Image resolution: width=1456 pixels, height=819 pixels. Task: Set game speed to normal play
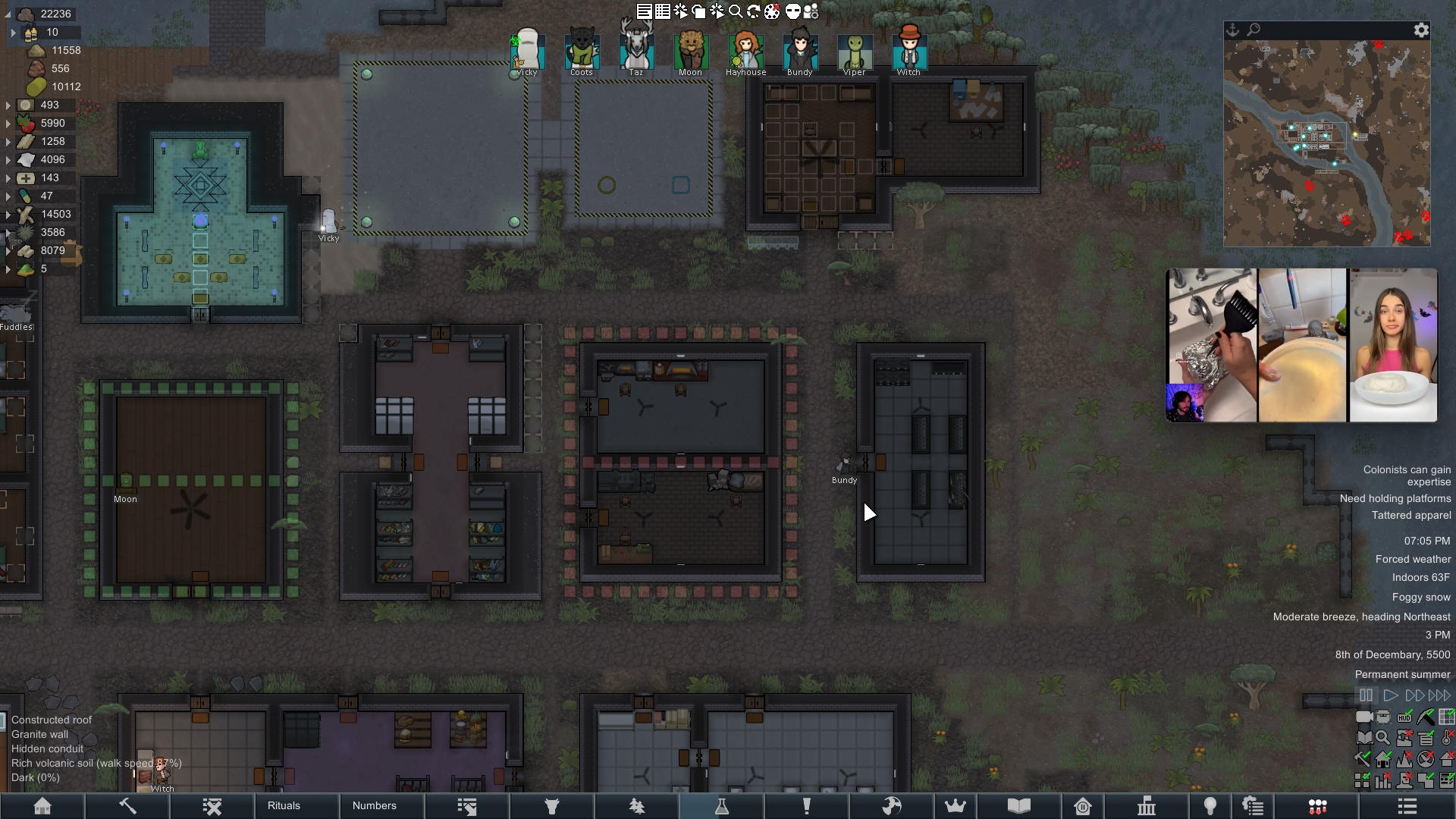(x=1390, y=695)
